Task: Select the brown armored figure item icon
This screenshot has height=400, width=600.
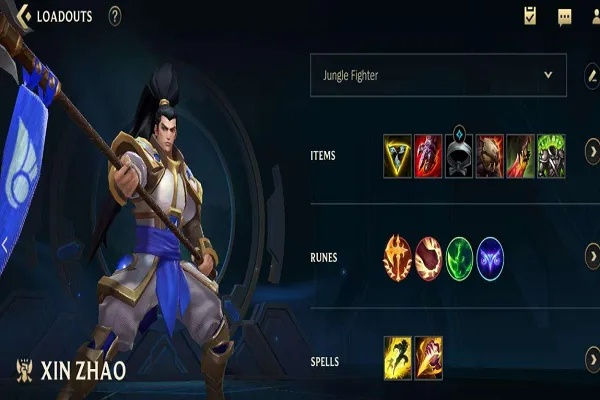Action: (x=490, y=157)
